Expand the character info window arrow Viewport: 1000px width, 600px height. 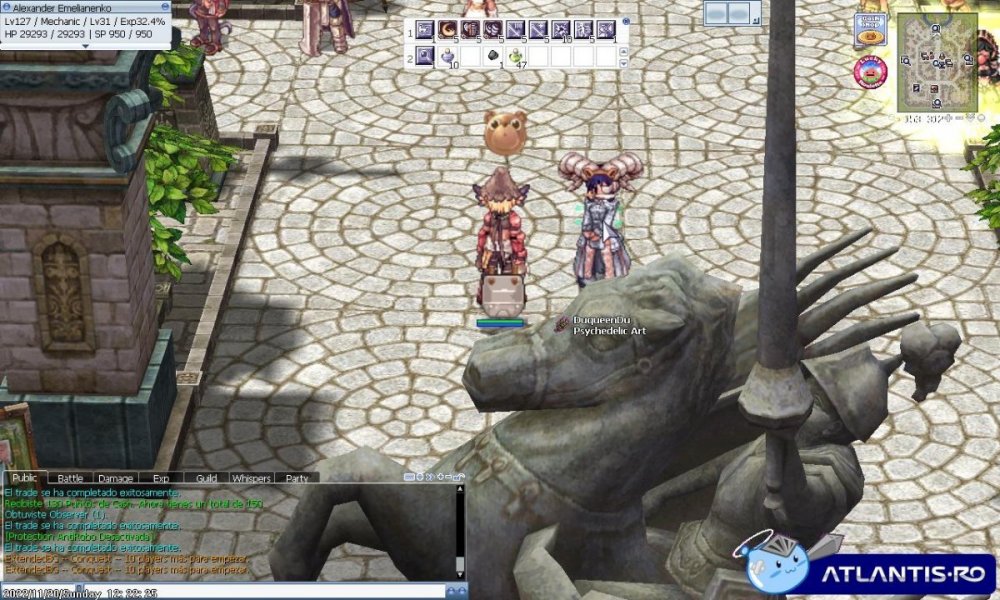click(x=85, y=46)
